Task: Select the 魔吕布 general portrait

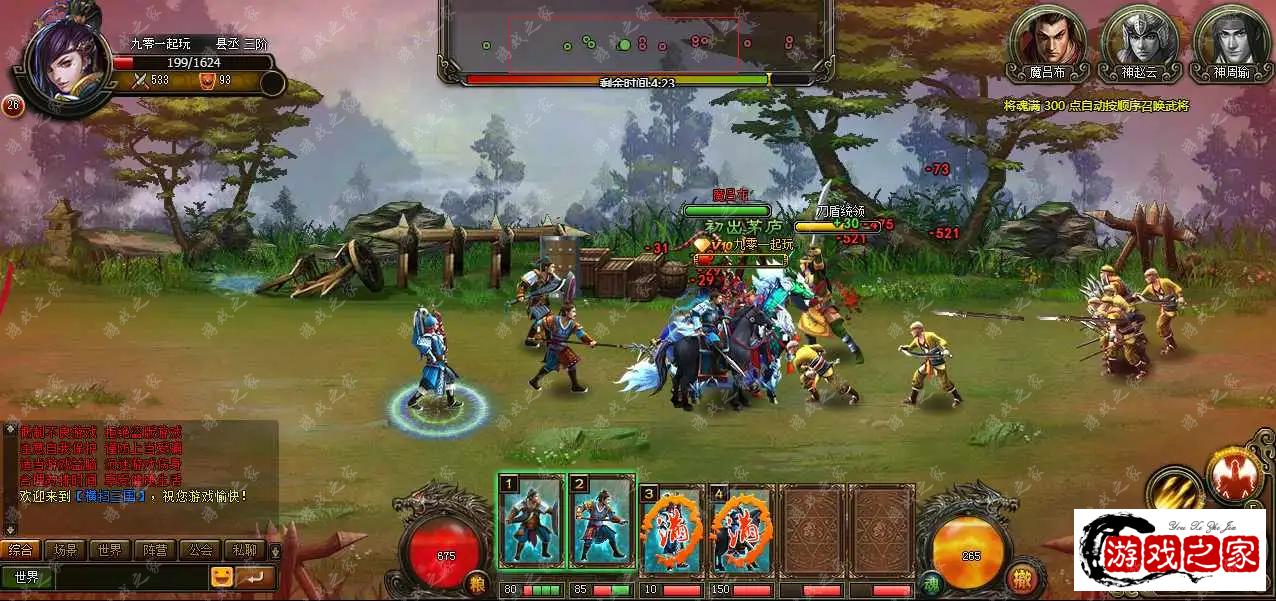Action: pos(1048,39)
